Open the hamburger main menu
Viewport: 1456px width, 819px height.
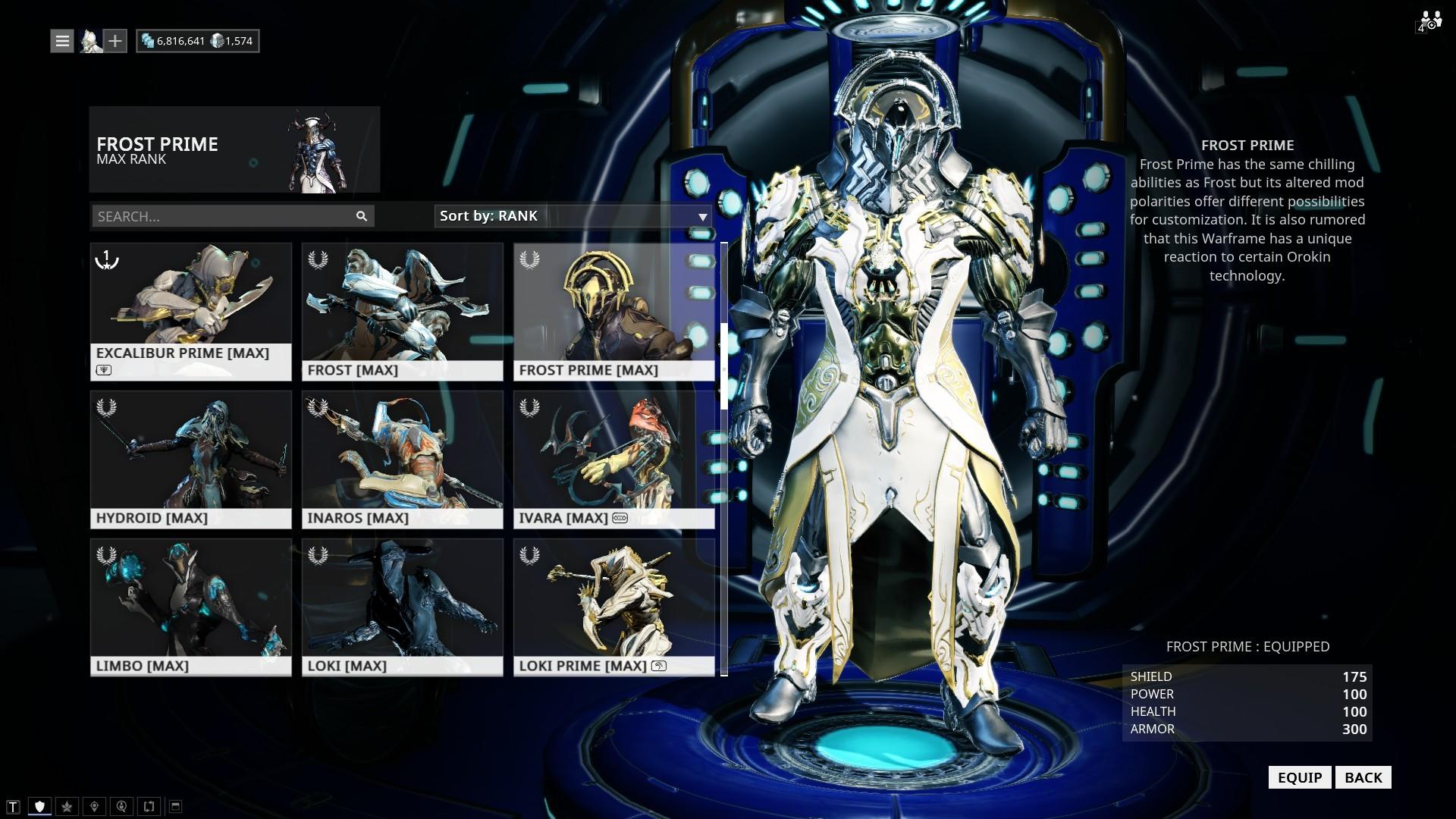[x=62, y=41]
